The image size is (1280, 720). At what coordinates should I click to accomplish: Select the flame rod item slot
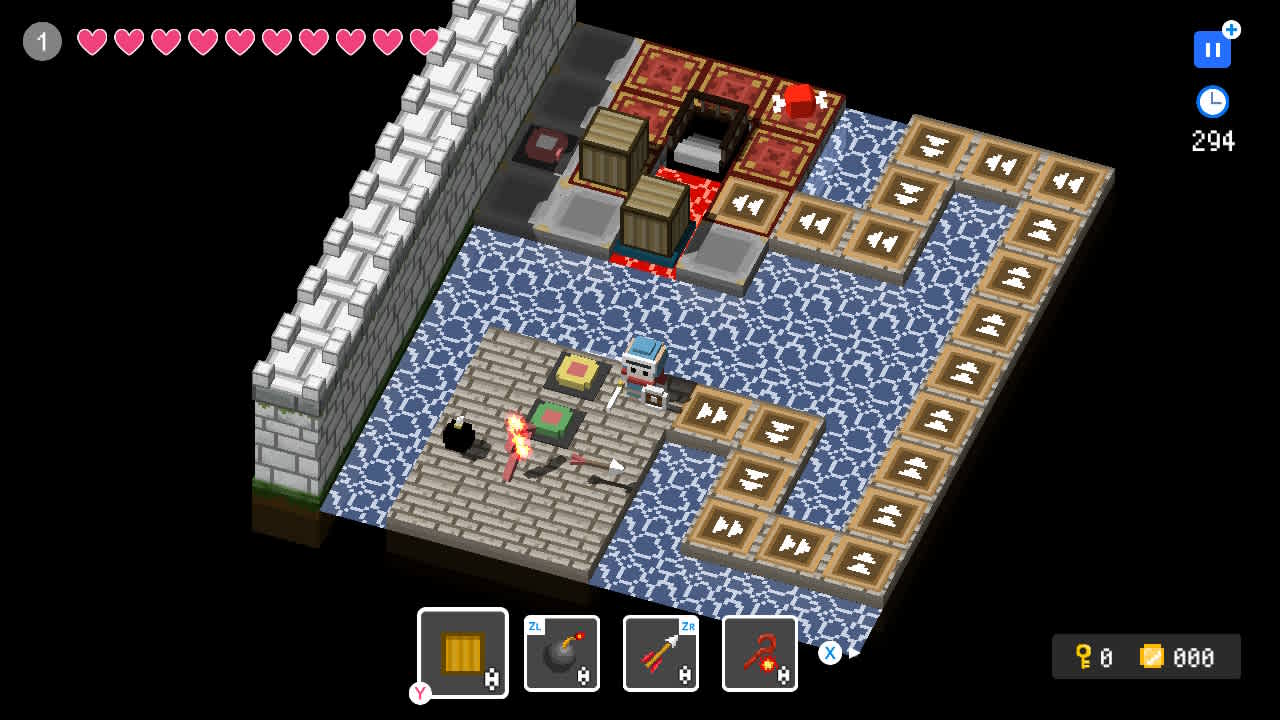tap(759, 653)
